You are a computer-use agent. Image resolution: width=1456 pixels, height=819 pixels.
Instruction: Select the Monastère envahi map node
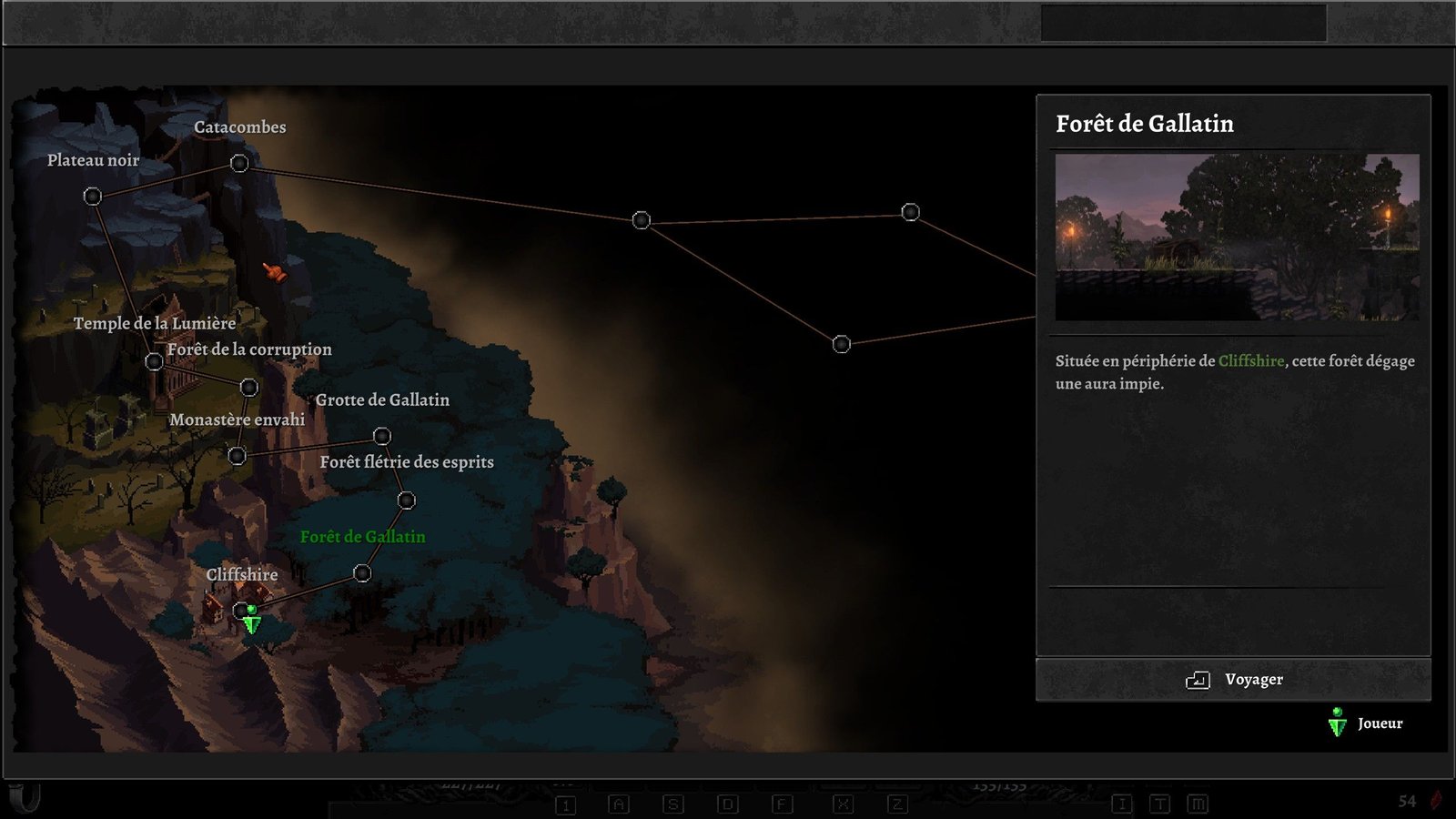(238, 456)
